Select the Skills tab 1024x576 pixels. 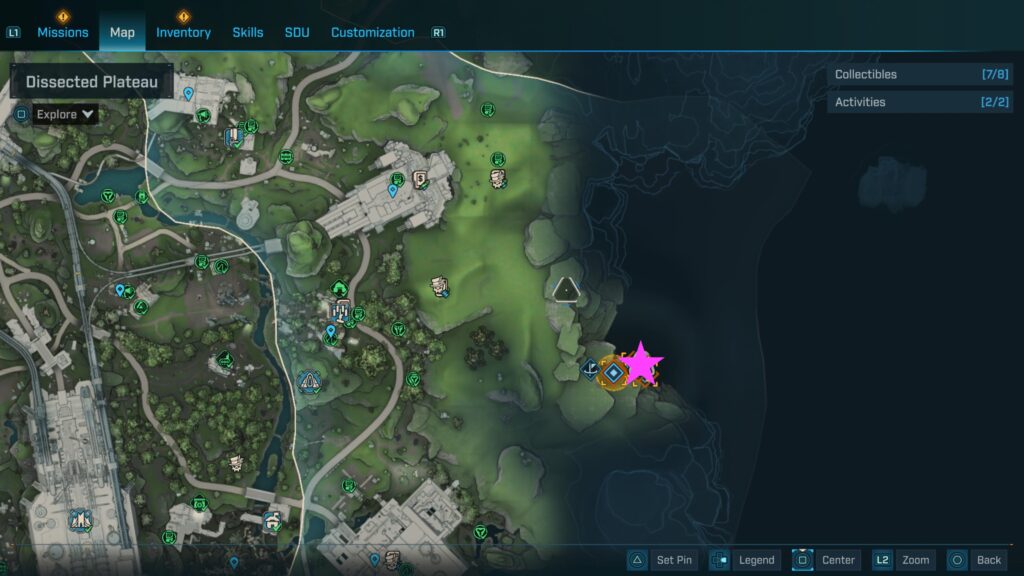point(248,32)
